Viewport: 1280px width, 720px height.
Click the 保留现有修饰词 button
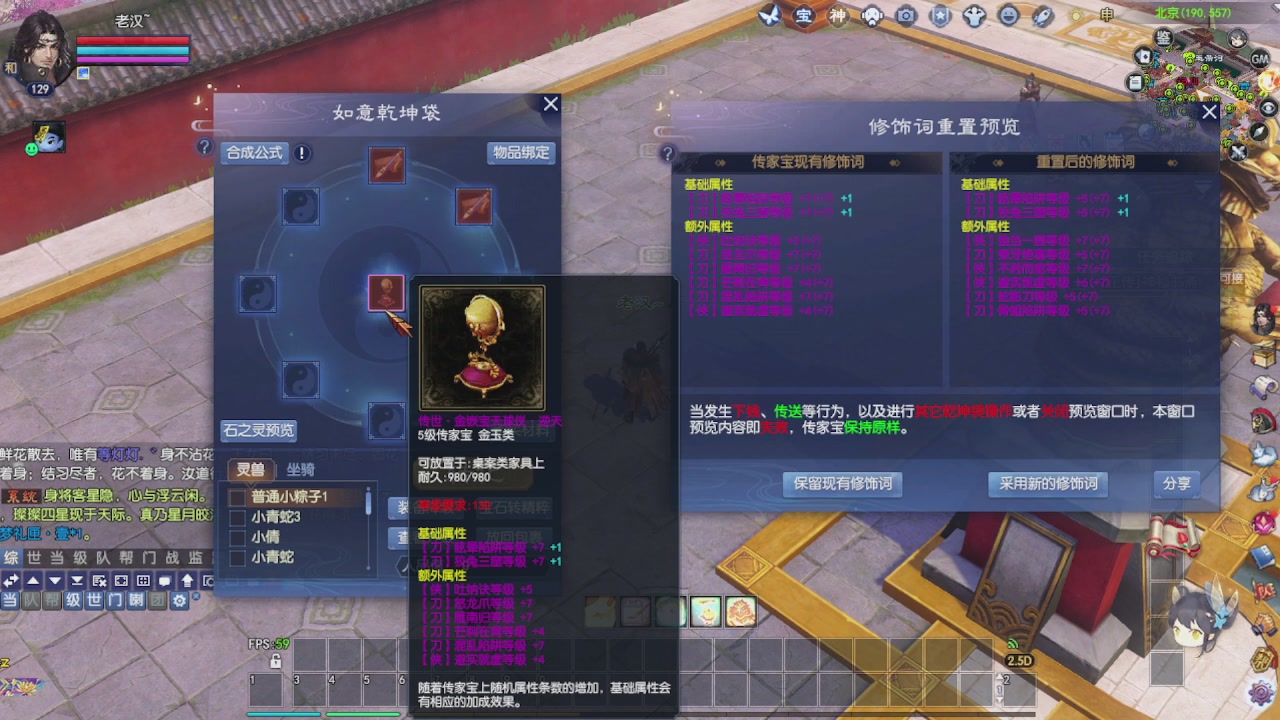click(x=843, y=485)
